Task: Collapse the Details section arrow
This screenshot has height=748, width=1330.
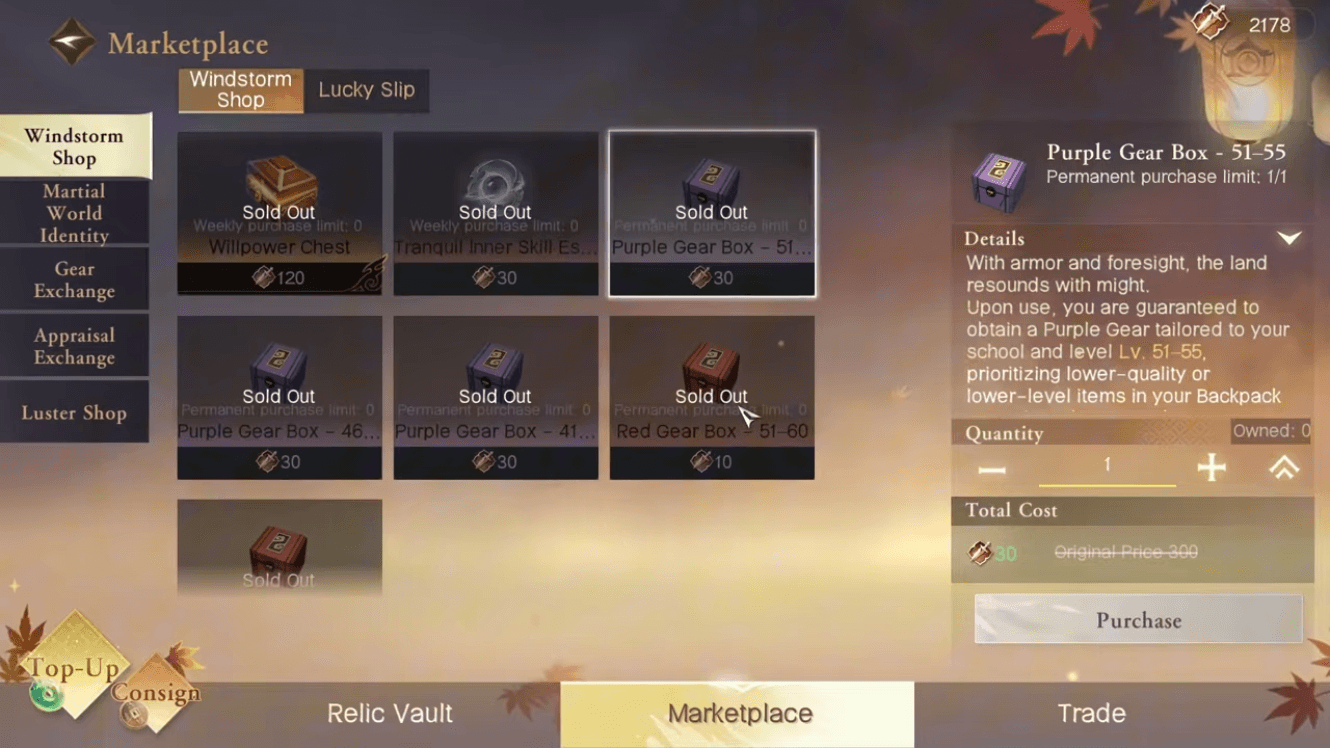Action: 1289,239
